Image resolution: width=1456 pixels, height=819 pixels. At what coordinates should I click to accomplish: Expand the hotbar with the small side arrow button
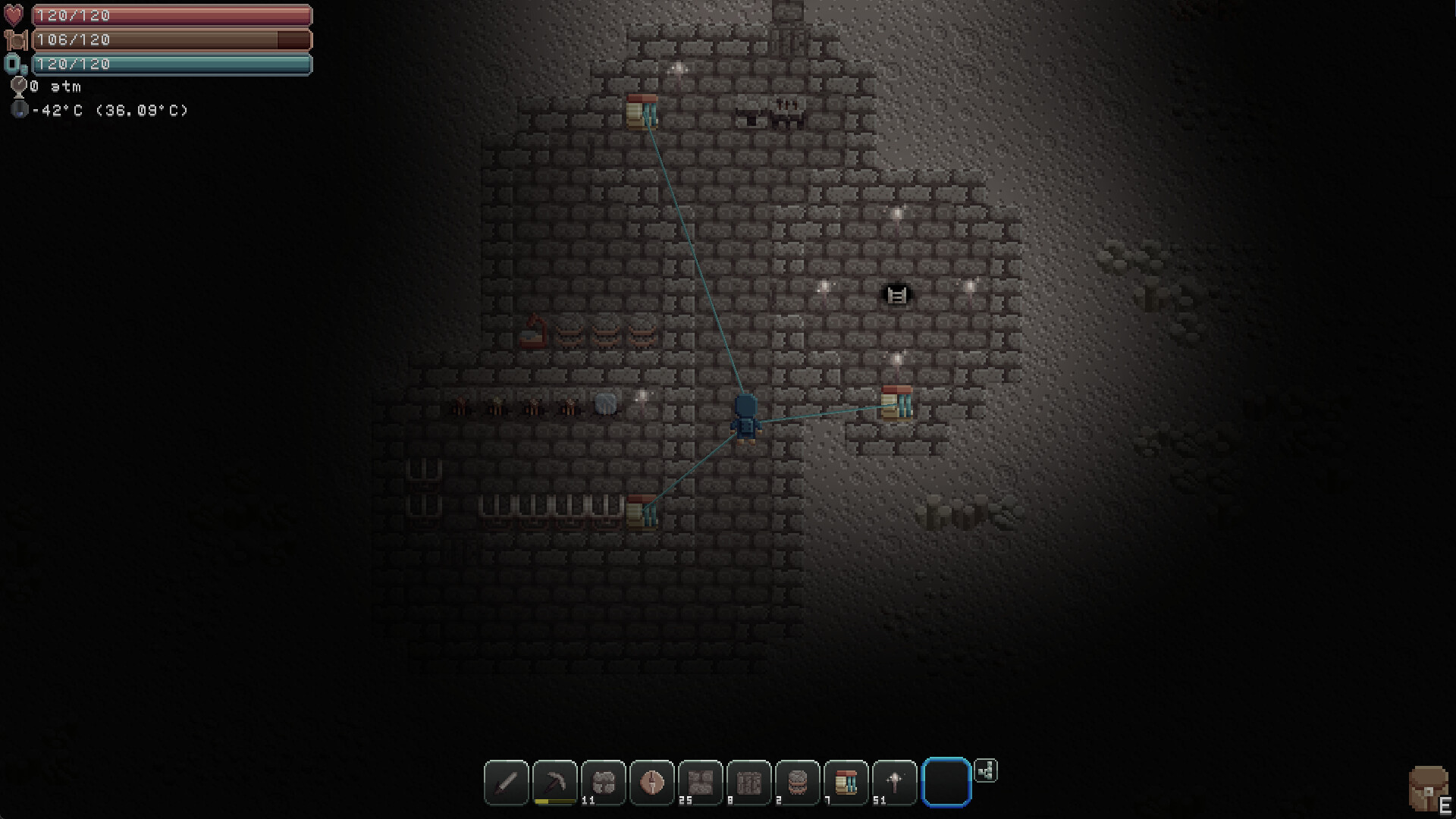(986, 771)
